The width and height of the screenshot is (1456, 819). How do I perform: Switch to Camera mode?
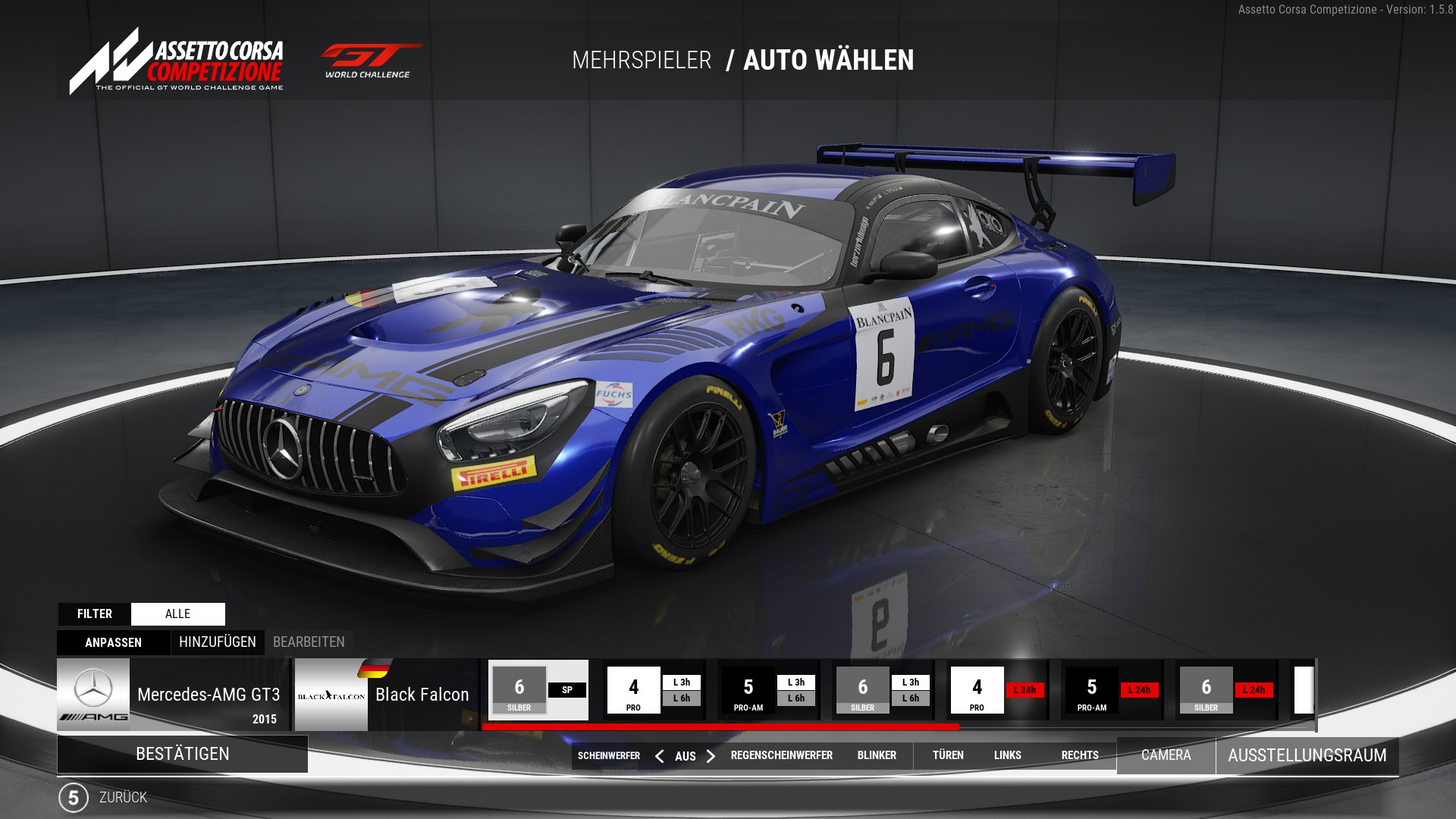coord(1166,755)
